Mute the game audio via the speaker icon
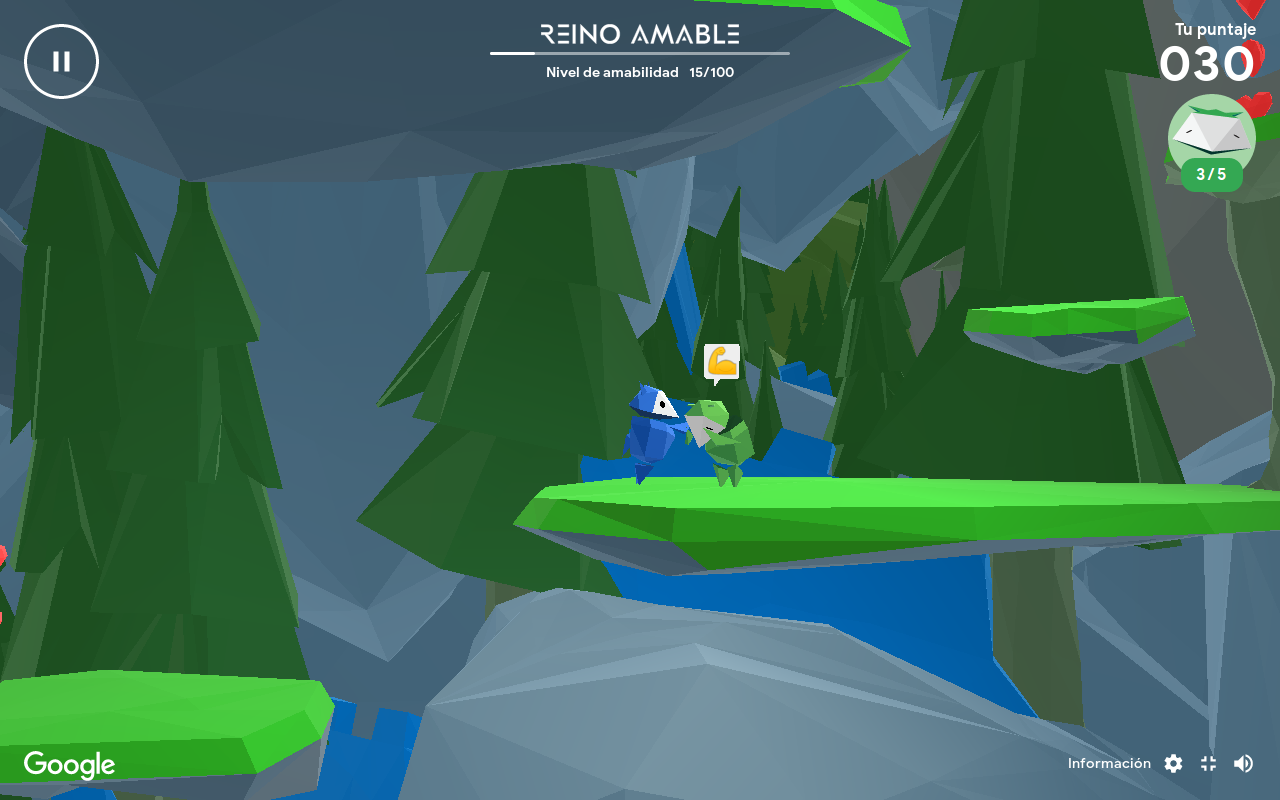 click(1243, 763)
